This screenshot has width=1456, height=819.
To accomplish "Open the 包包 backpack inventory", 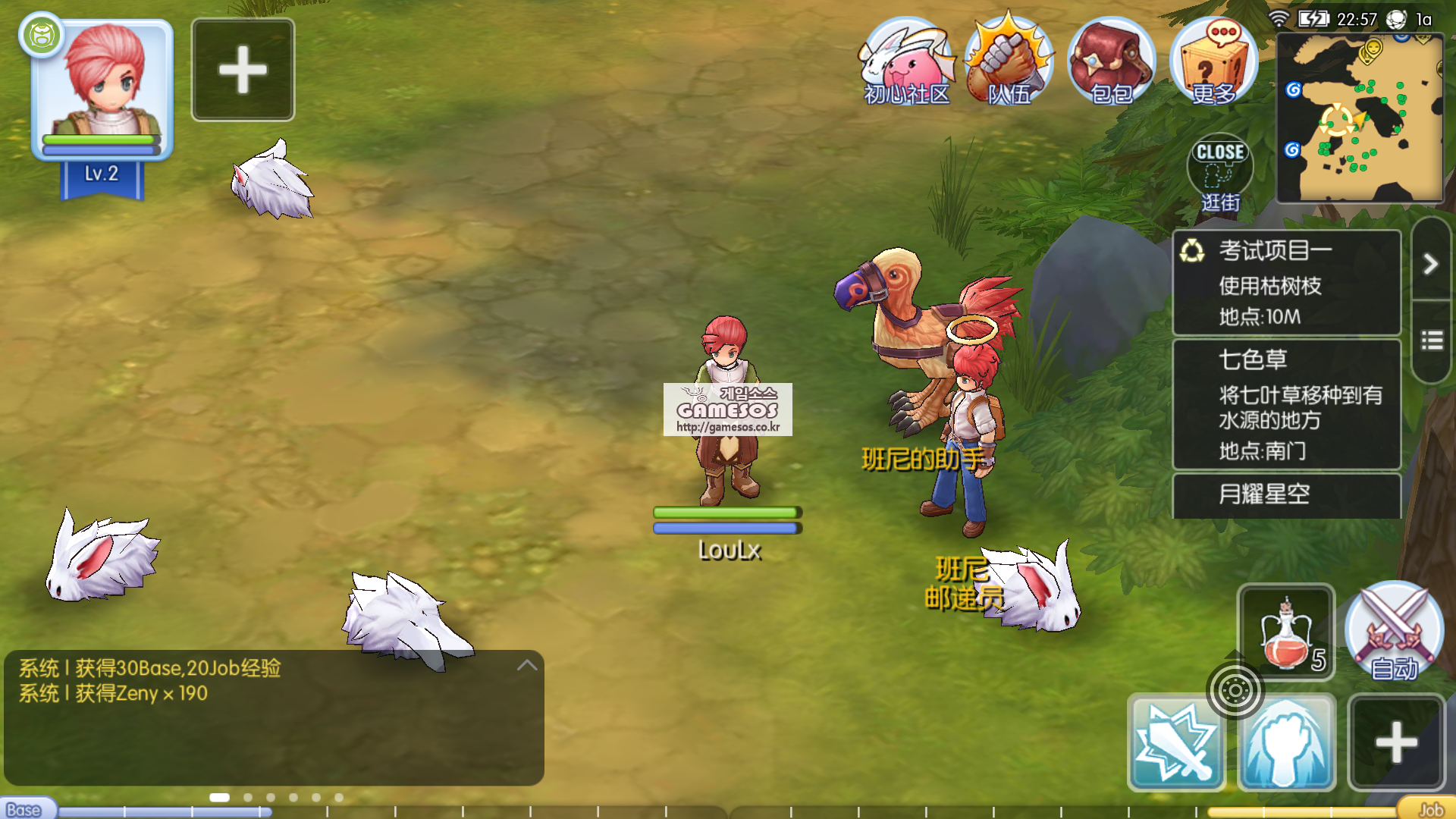I will point(1111,62).
